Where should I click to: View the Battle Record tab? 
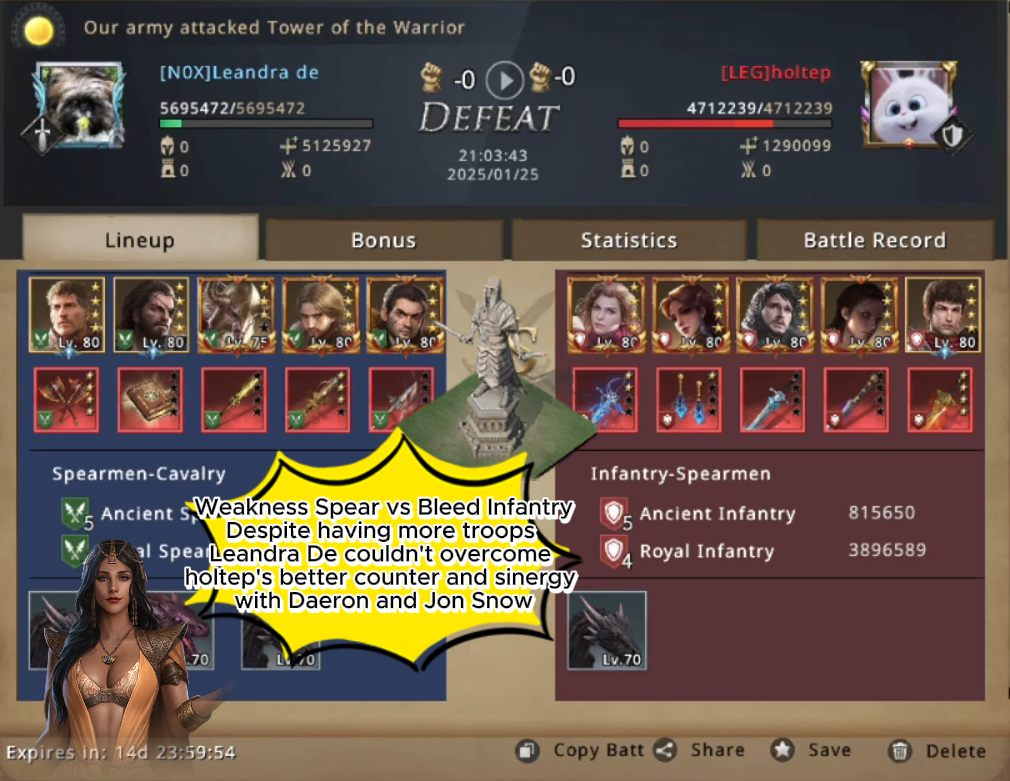[874, 240]
